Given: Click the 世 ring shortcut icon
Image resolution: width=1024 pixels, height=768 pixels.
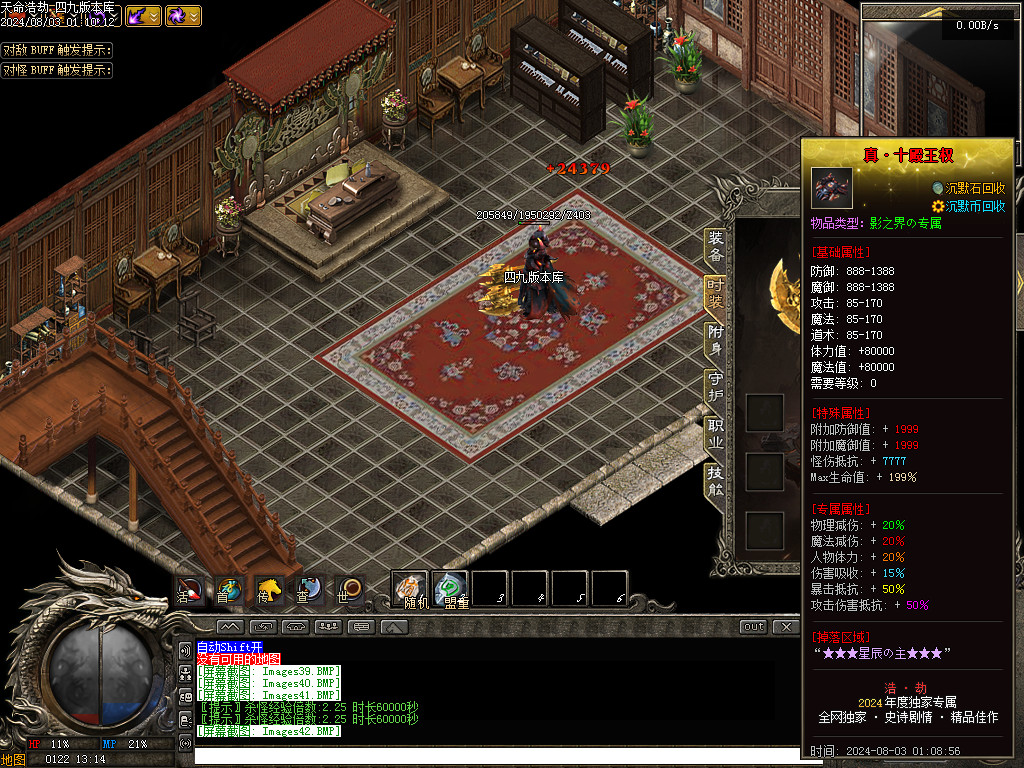Looking at the screenshot, I should point(349,590).
